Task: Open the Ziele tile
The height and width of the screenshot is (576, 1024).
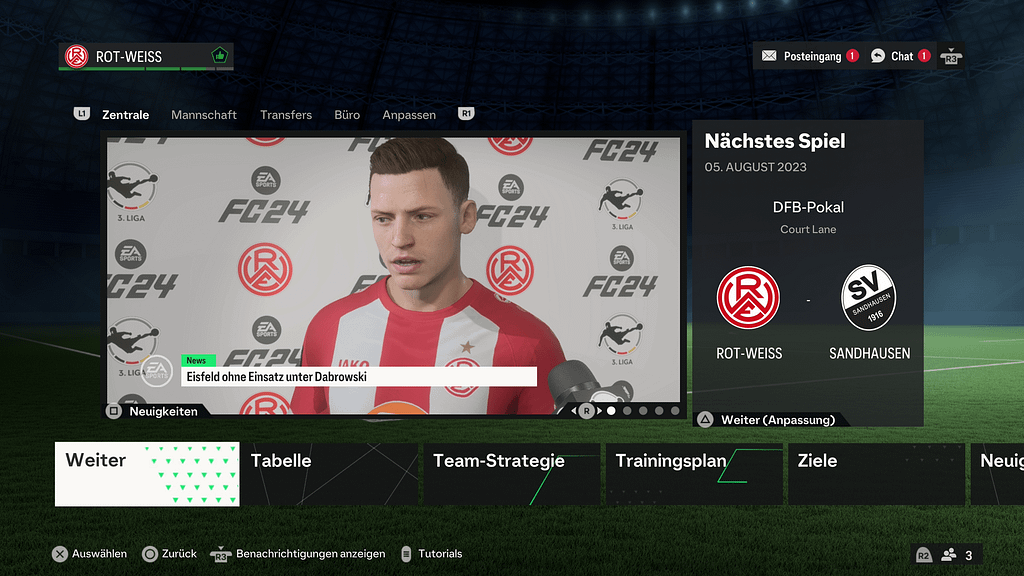Action: pos(876,474)
